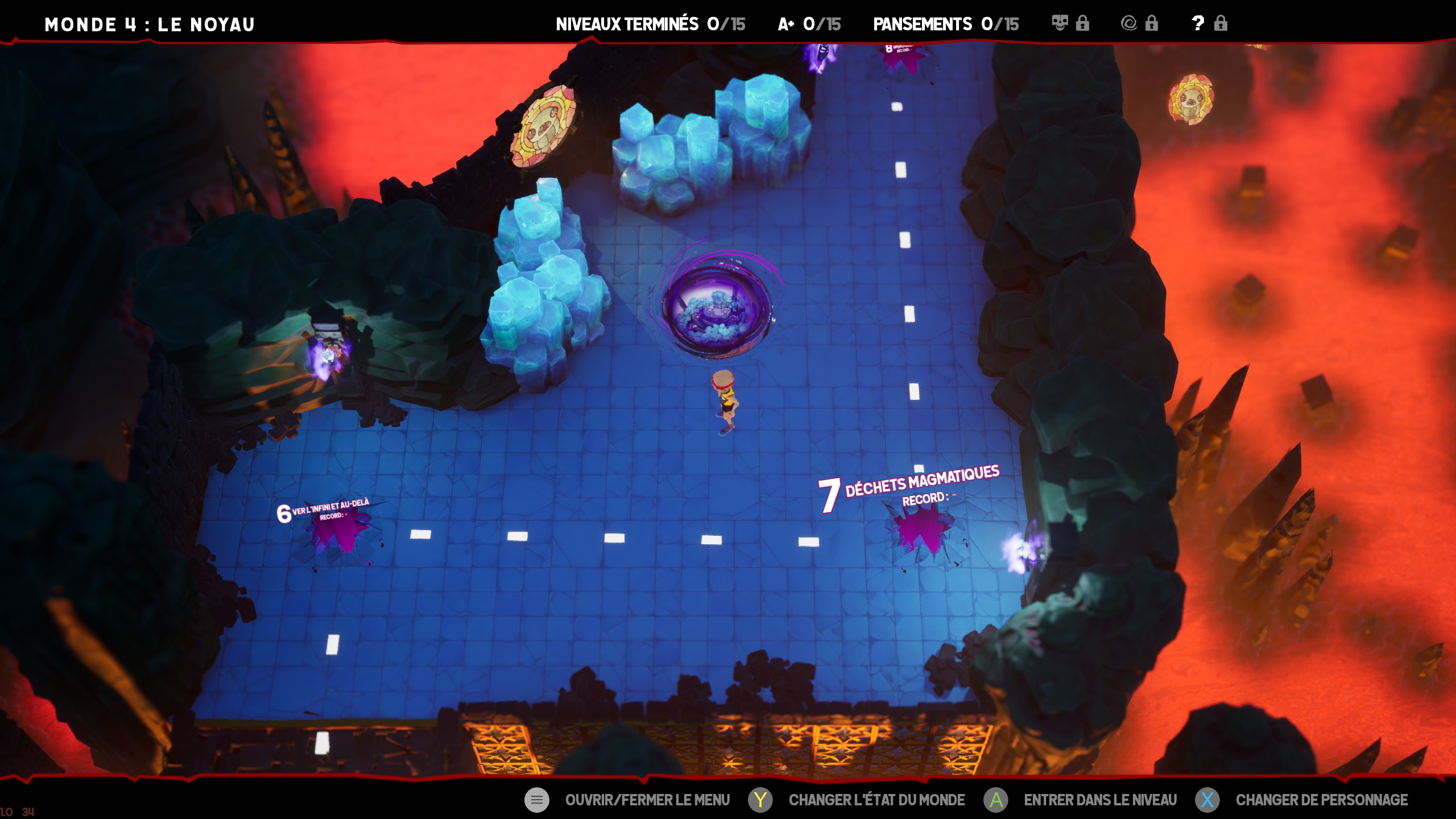Click the locked skull icon
Image resolution: width=1456 pixels, height=819 pixels.
pyautogui.click(x=1060, y=23)
